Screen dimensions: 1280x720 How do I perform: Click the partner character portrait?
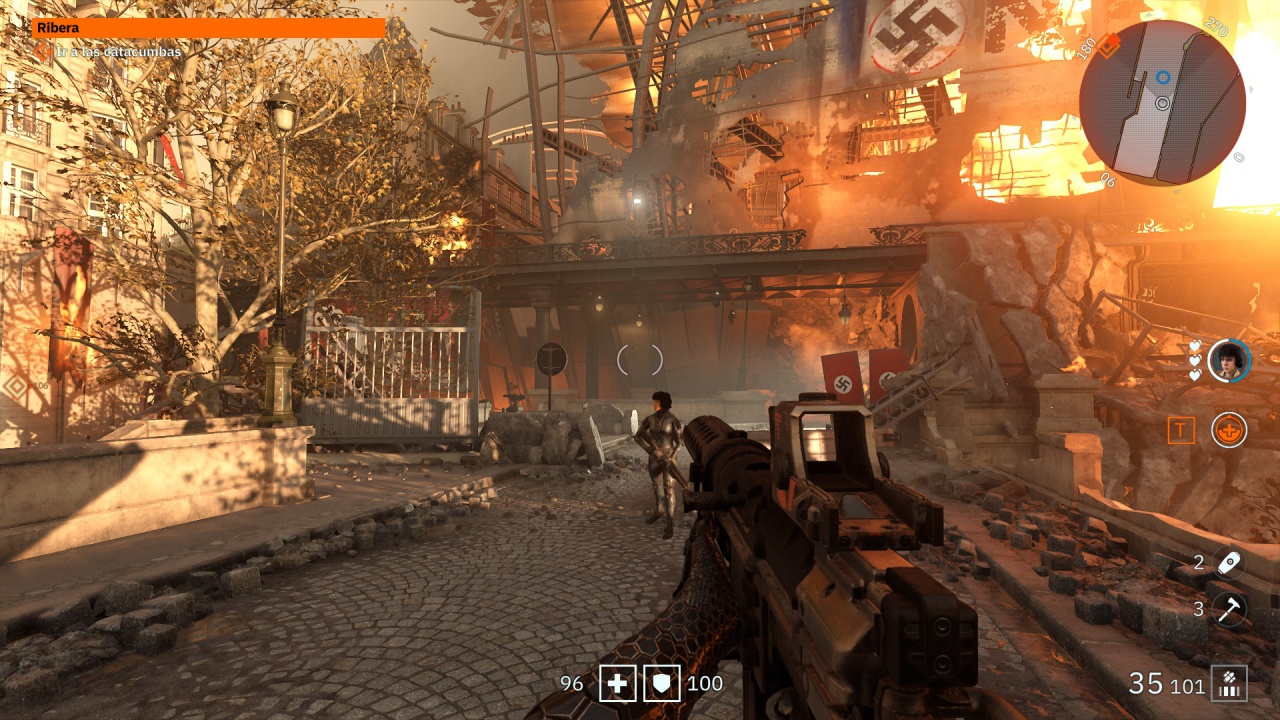point(1229,361)
